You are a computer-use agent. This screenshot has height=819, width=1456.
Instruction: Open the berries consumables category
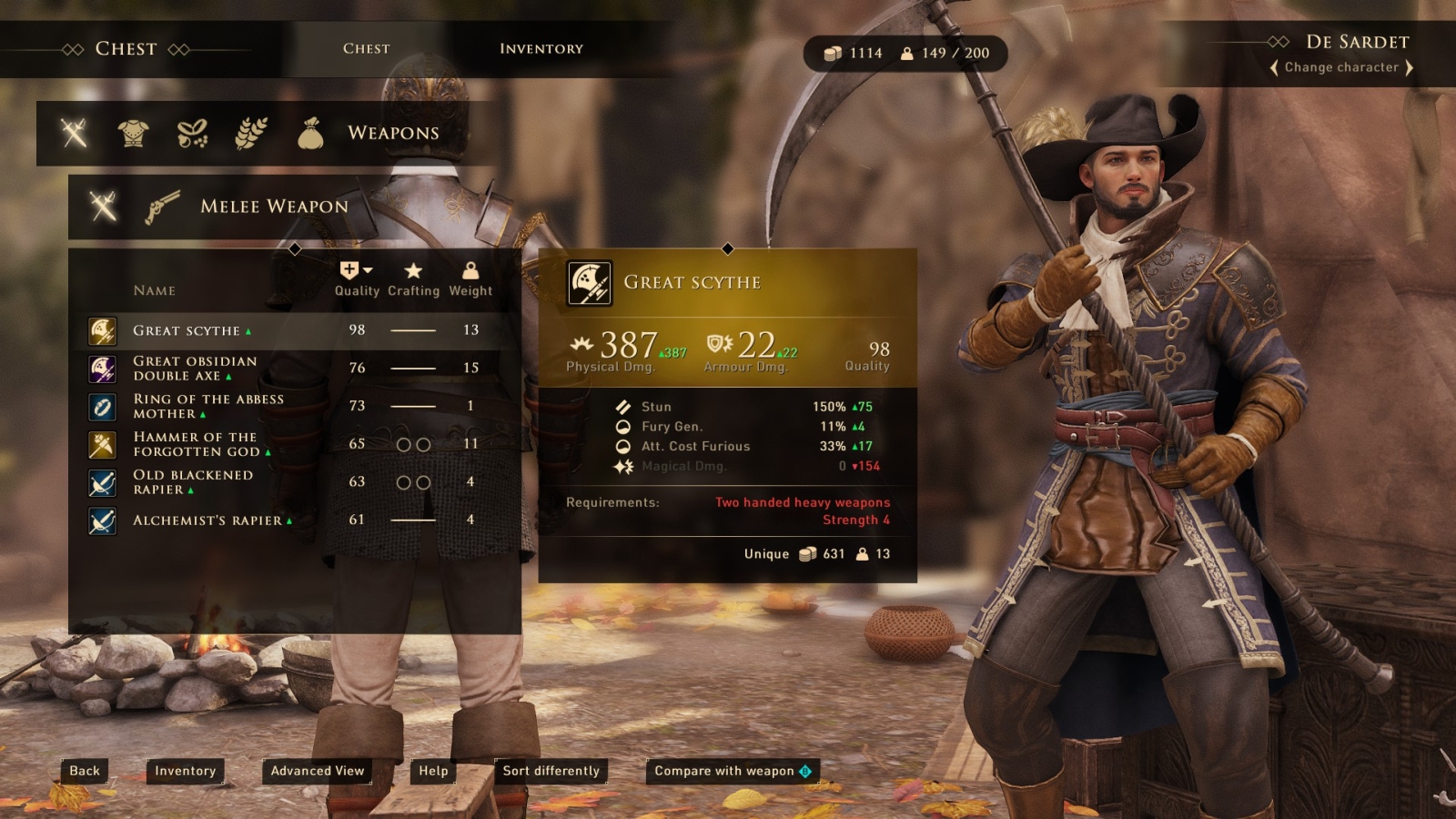(192, 133)
